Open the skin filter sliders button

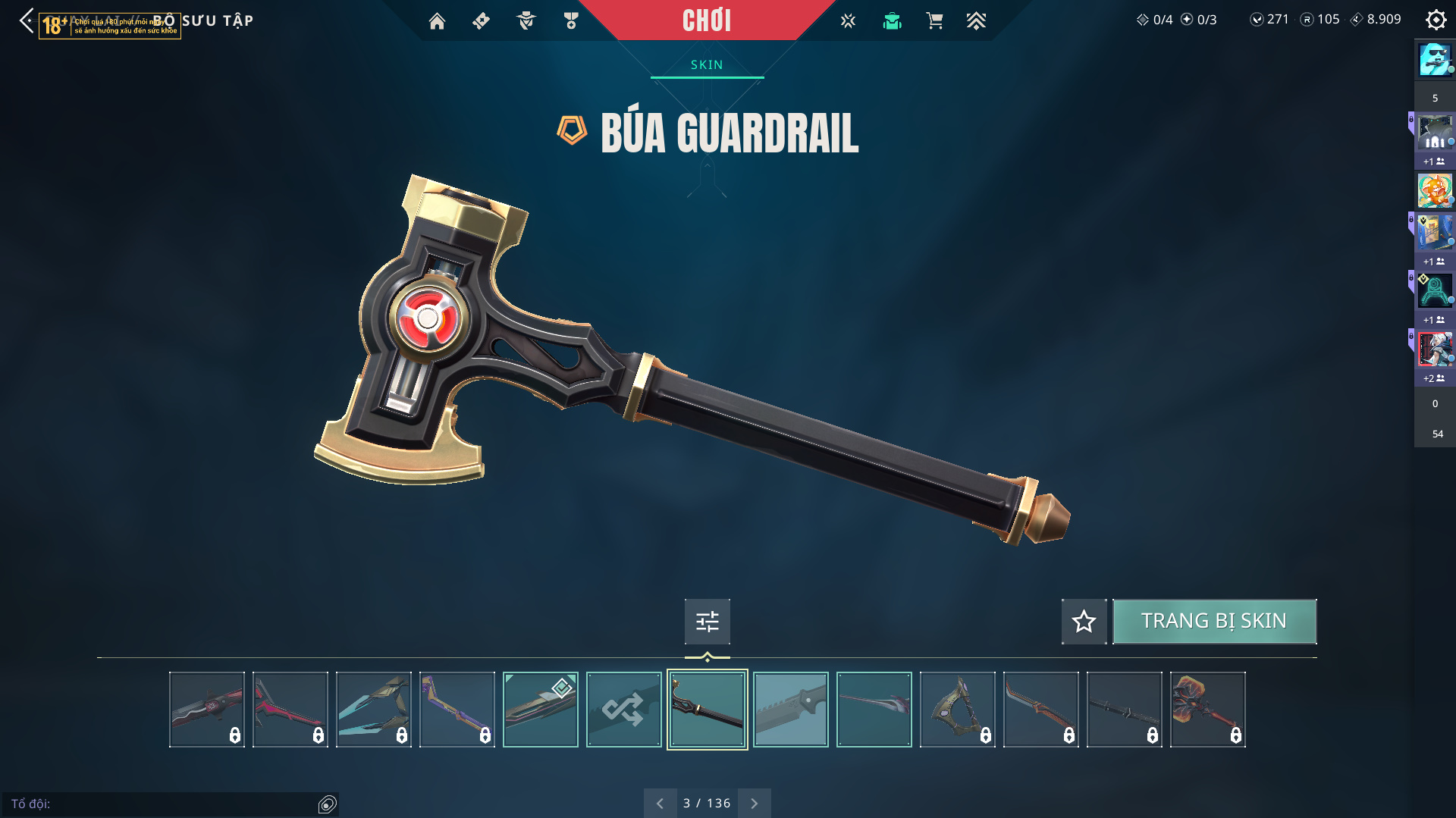click(x=707, y=622)
